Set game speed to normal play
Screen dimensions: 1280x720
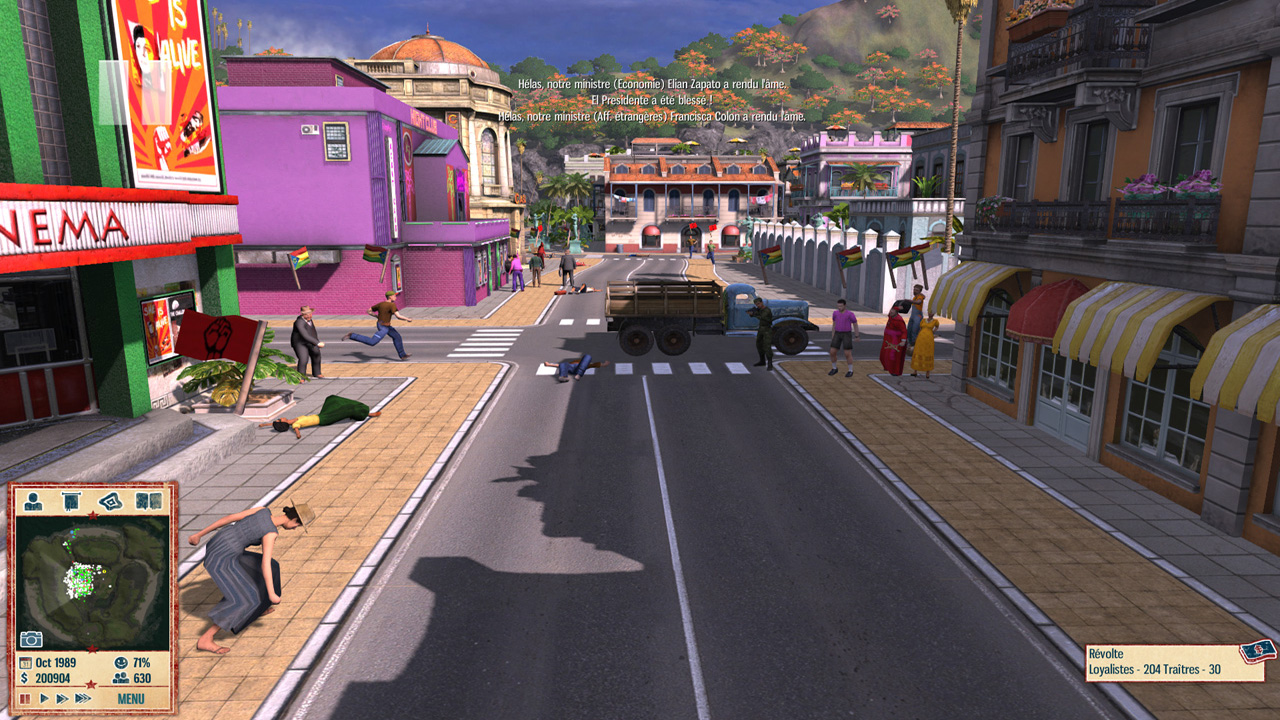[43, 699]
